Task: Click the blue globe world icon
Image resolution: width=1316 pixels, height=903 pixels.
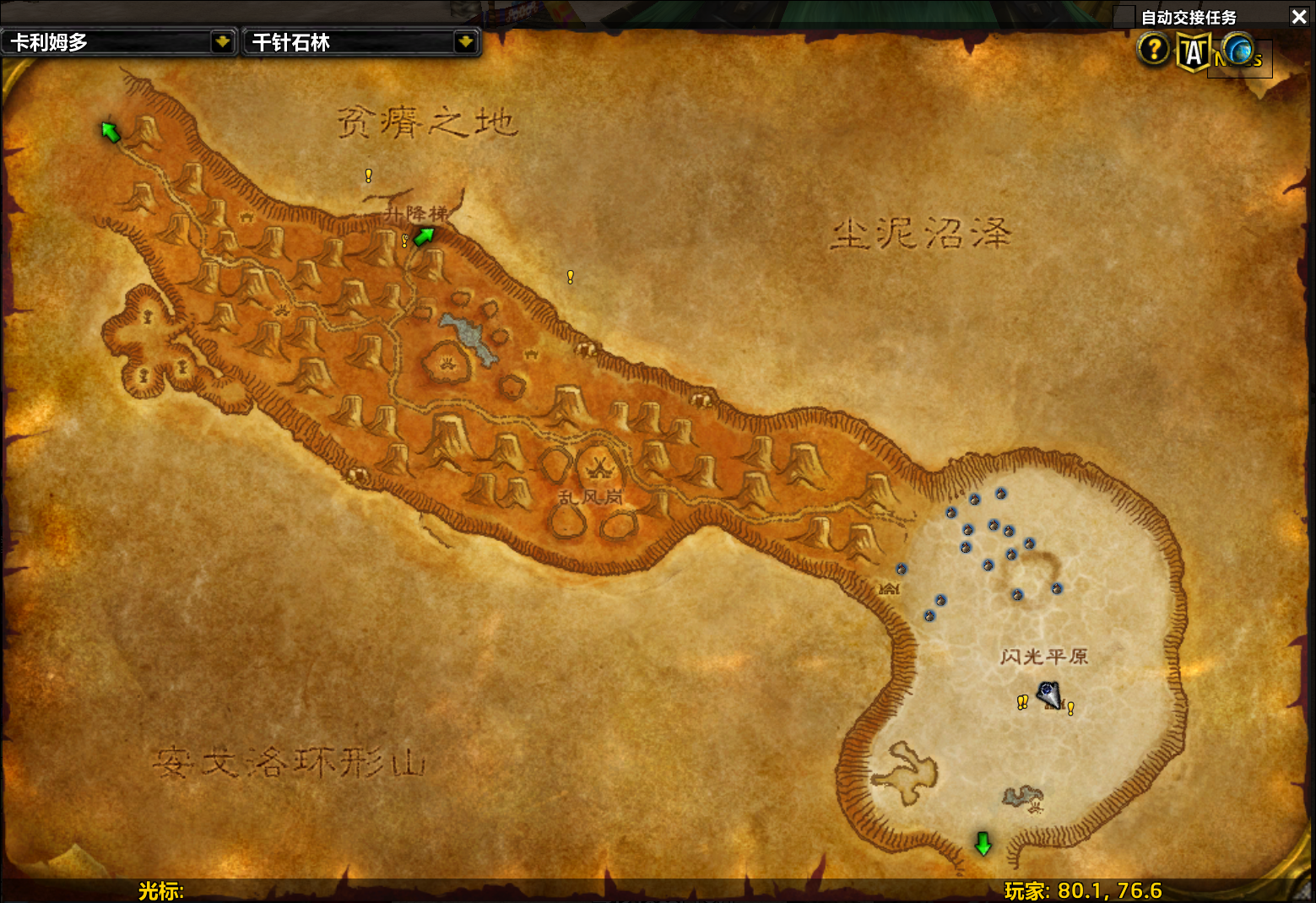Action: coord(1238,50)
